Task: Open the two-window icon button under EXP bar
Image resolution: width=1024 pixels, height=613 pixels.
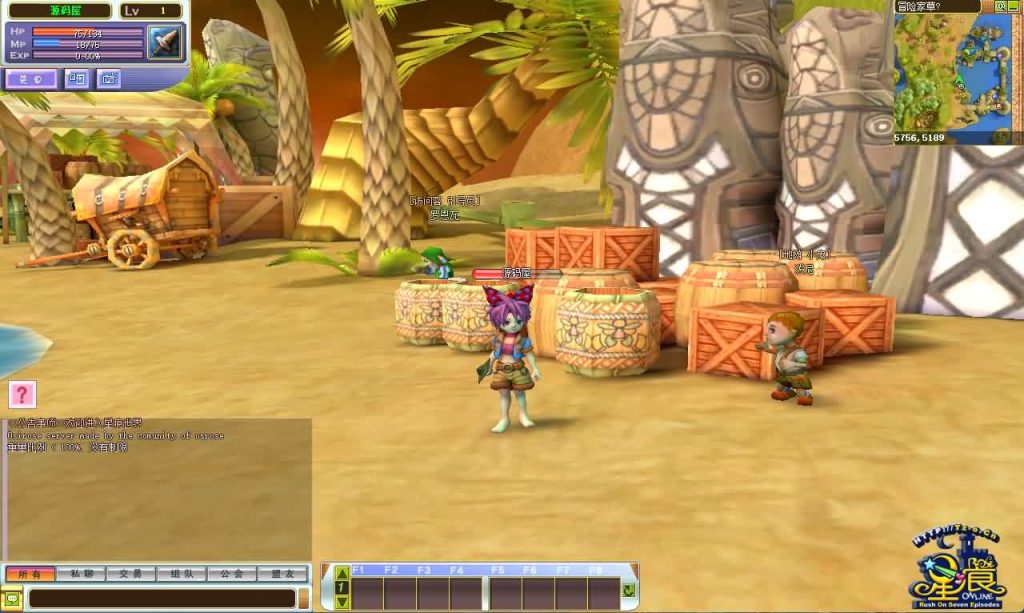Action: (77, 79)
